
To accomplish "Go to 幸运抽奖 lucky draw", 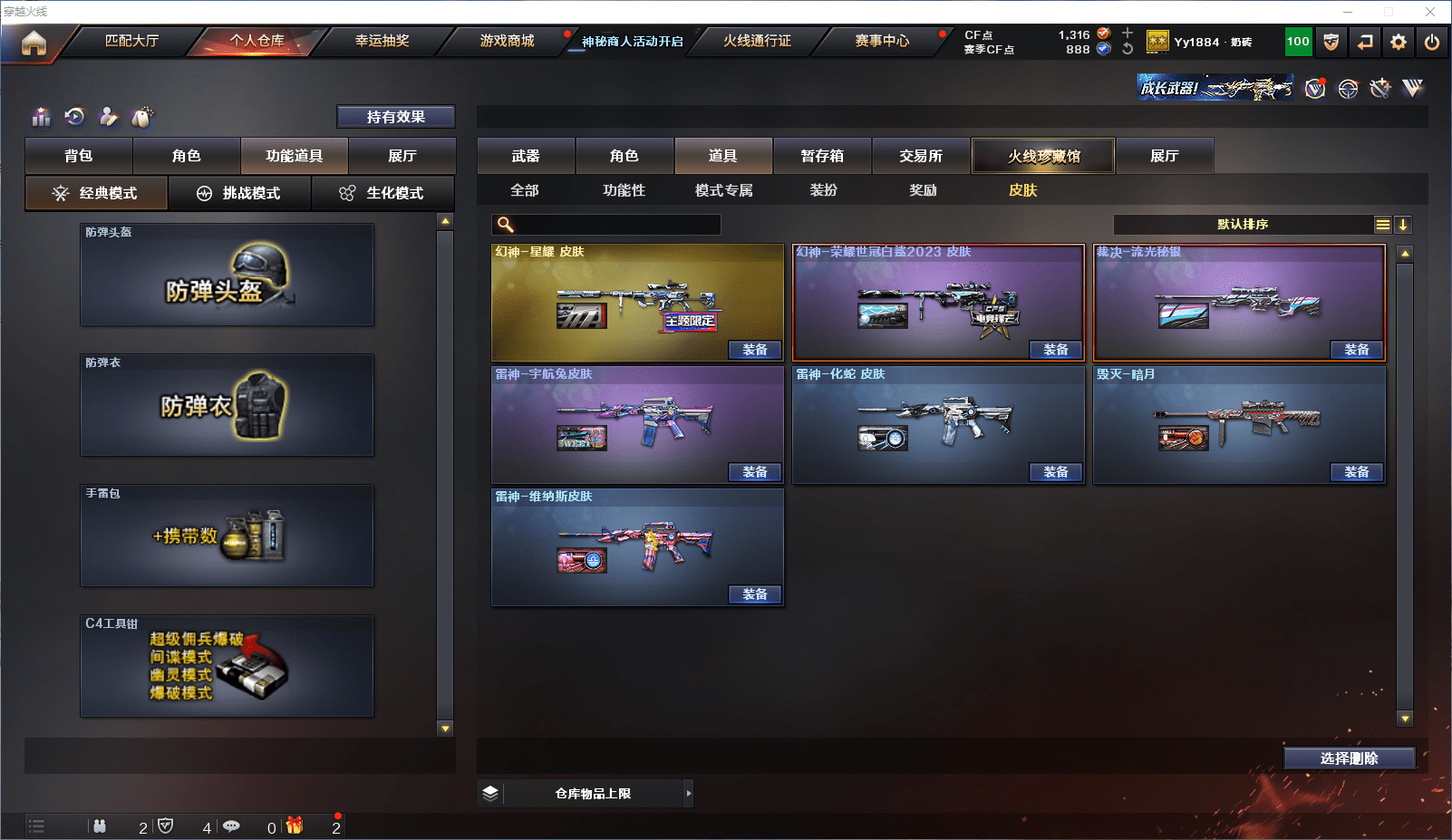I will [x=382, y=41].
